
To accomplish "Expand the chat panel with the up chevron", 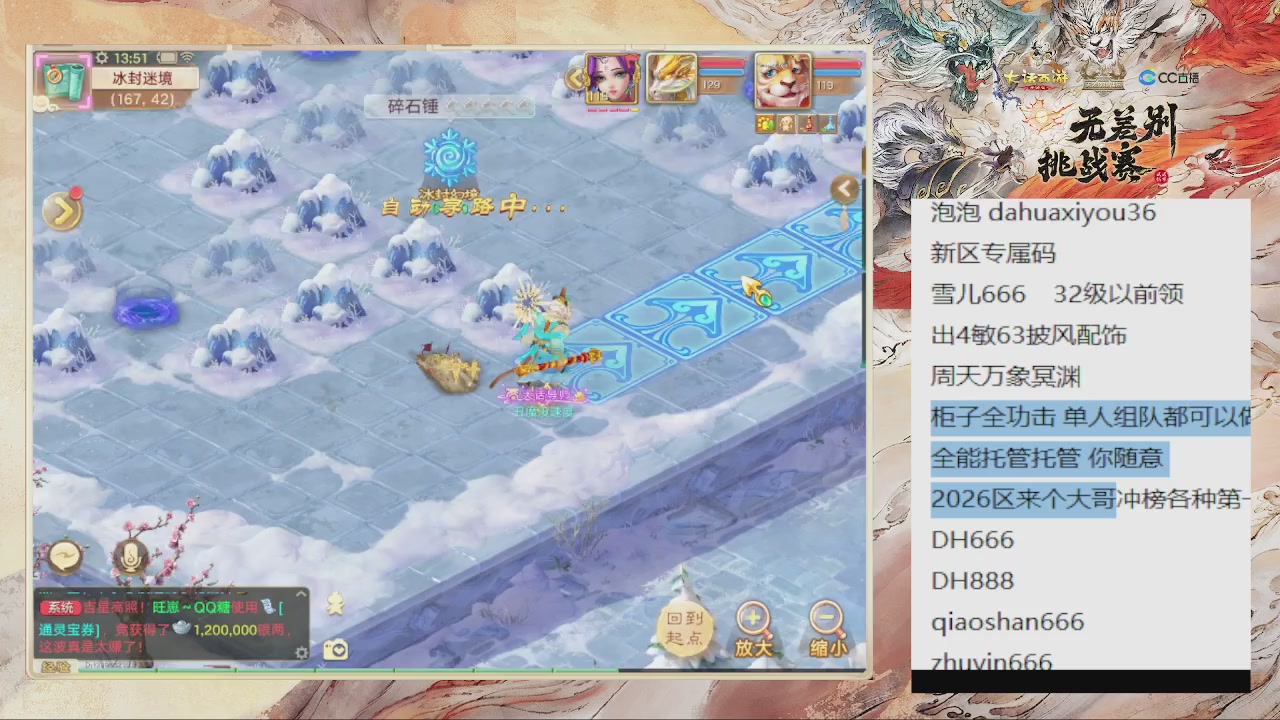I will [300, 594].
